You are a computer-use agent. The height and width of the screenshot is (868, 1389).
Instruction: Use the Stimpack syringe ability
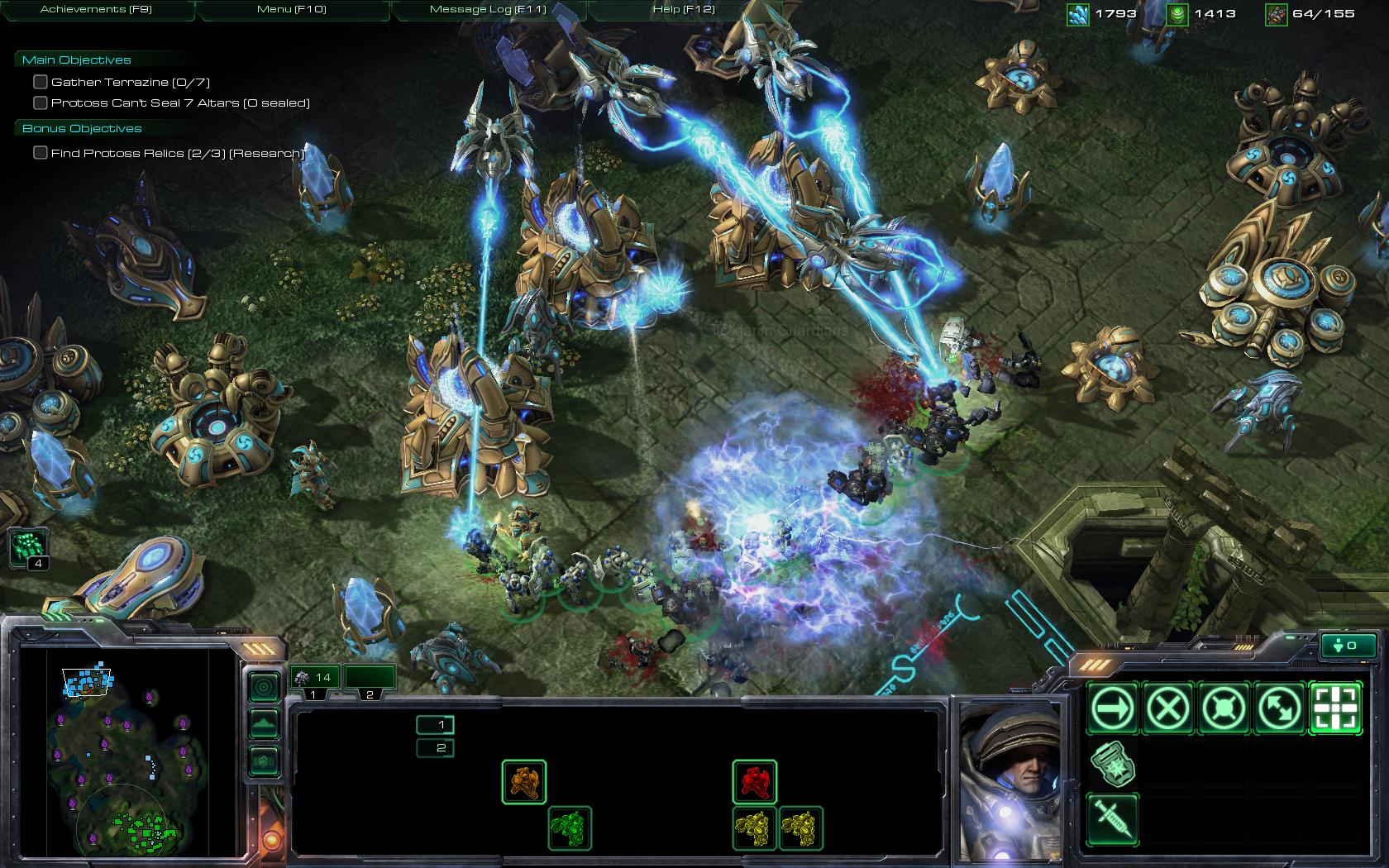[1113, 818]
